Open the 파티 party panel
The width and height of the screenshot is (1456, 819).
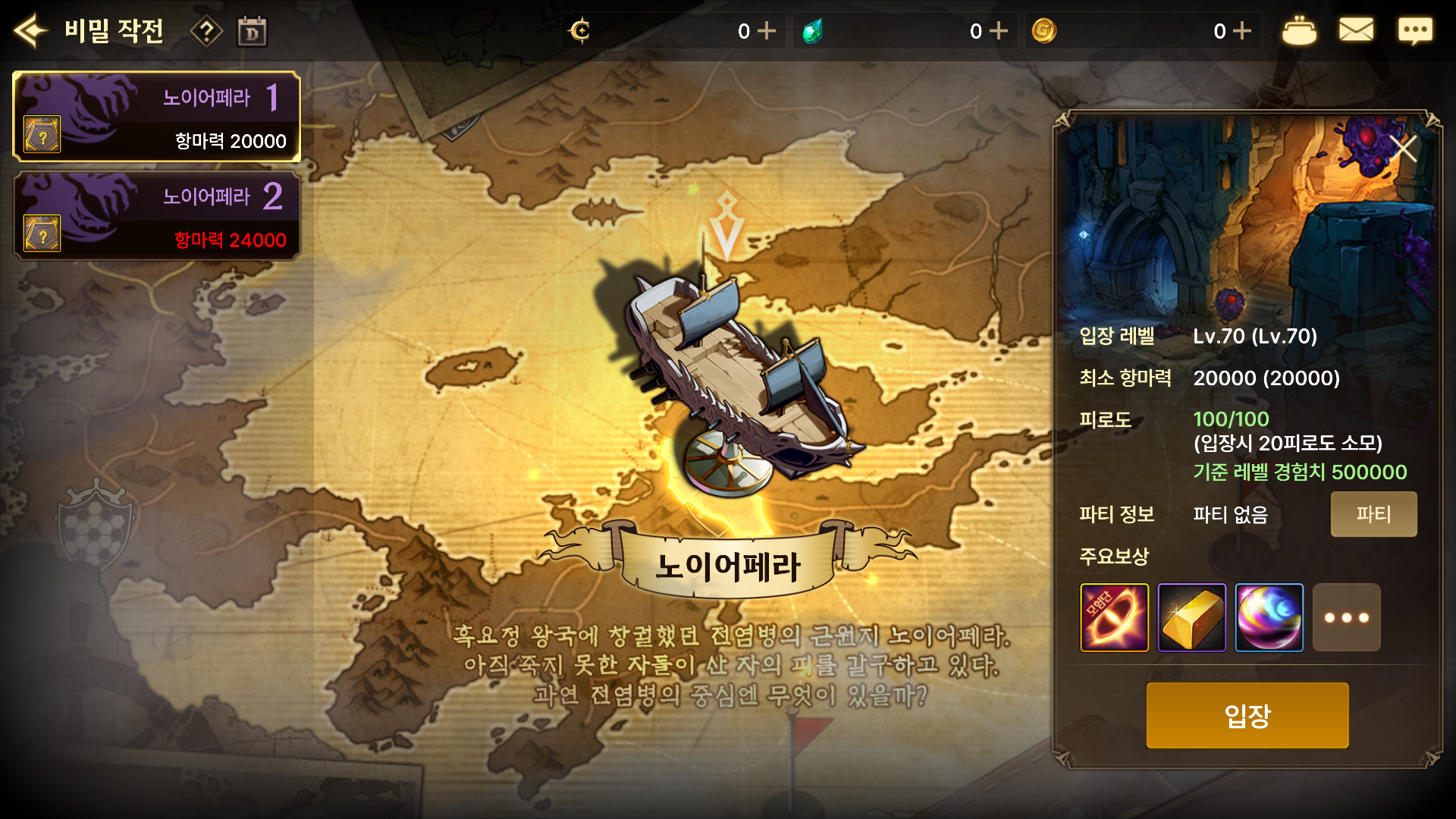pyautogui.click(x=1373, y=513)
